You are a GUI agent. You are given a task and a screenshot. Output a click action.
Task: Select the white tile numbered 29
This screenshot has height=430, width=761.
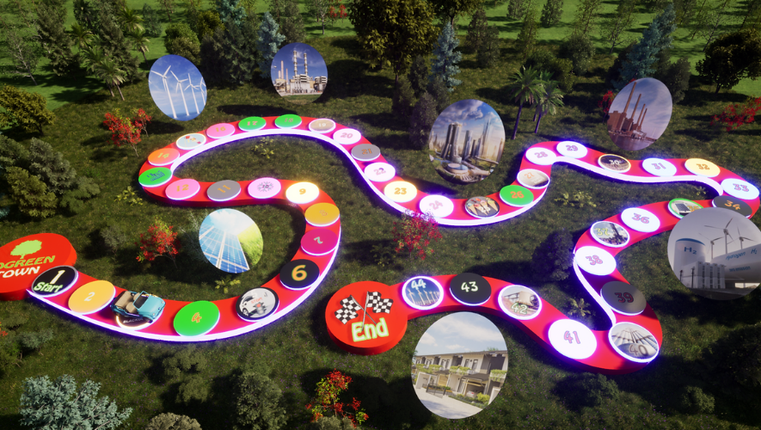point(571,149)
